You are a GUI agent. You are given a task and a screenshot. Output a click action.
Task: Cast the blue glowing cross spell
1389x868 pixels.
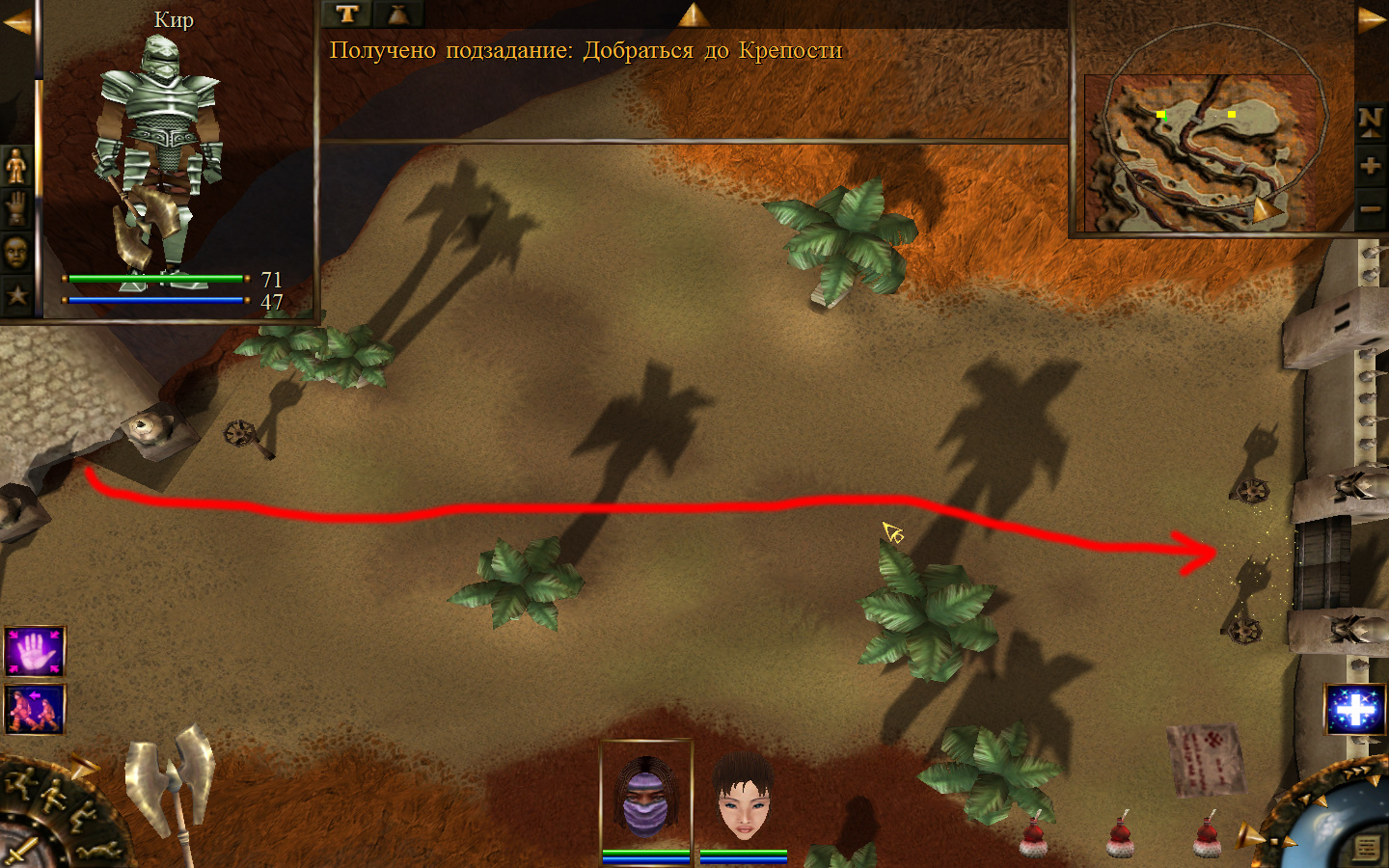pos(1355,710)
